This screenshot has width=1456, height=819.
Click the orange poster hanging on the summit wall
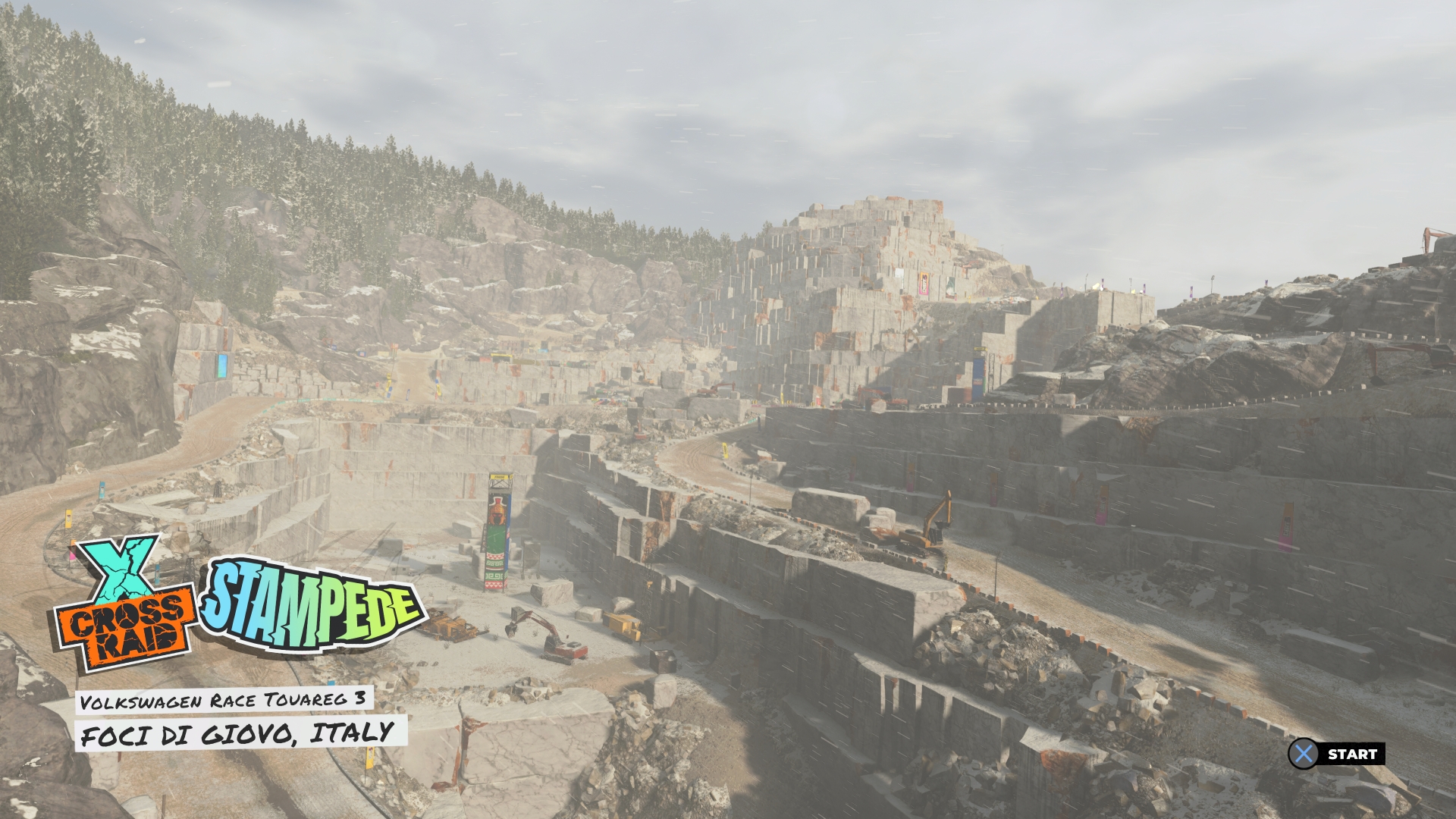click(x=924, y=283)
